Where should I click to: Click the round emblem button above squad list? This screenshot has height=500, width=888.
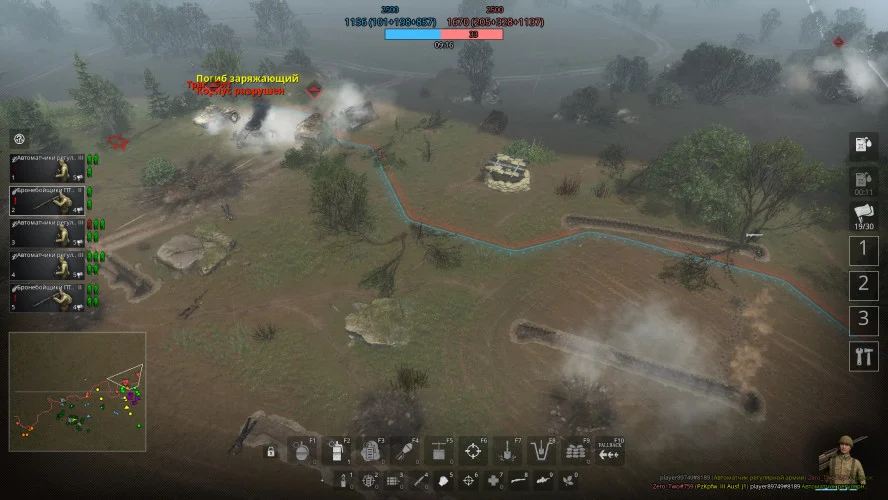[x=19, y=138]
